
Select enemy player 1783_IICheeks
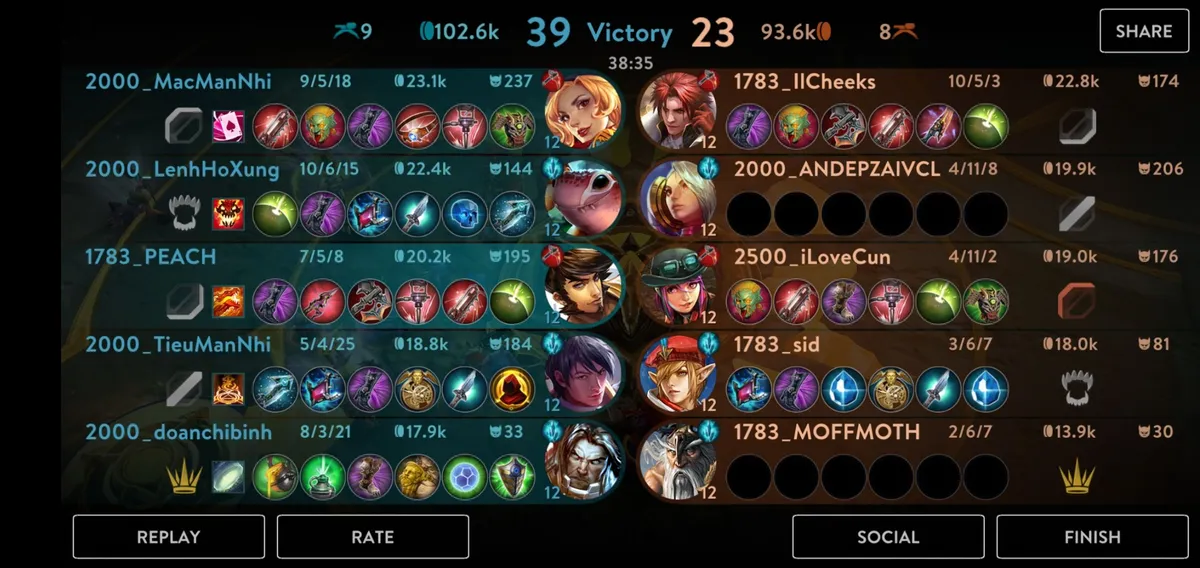[805, 82]
